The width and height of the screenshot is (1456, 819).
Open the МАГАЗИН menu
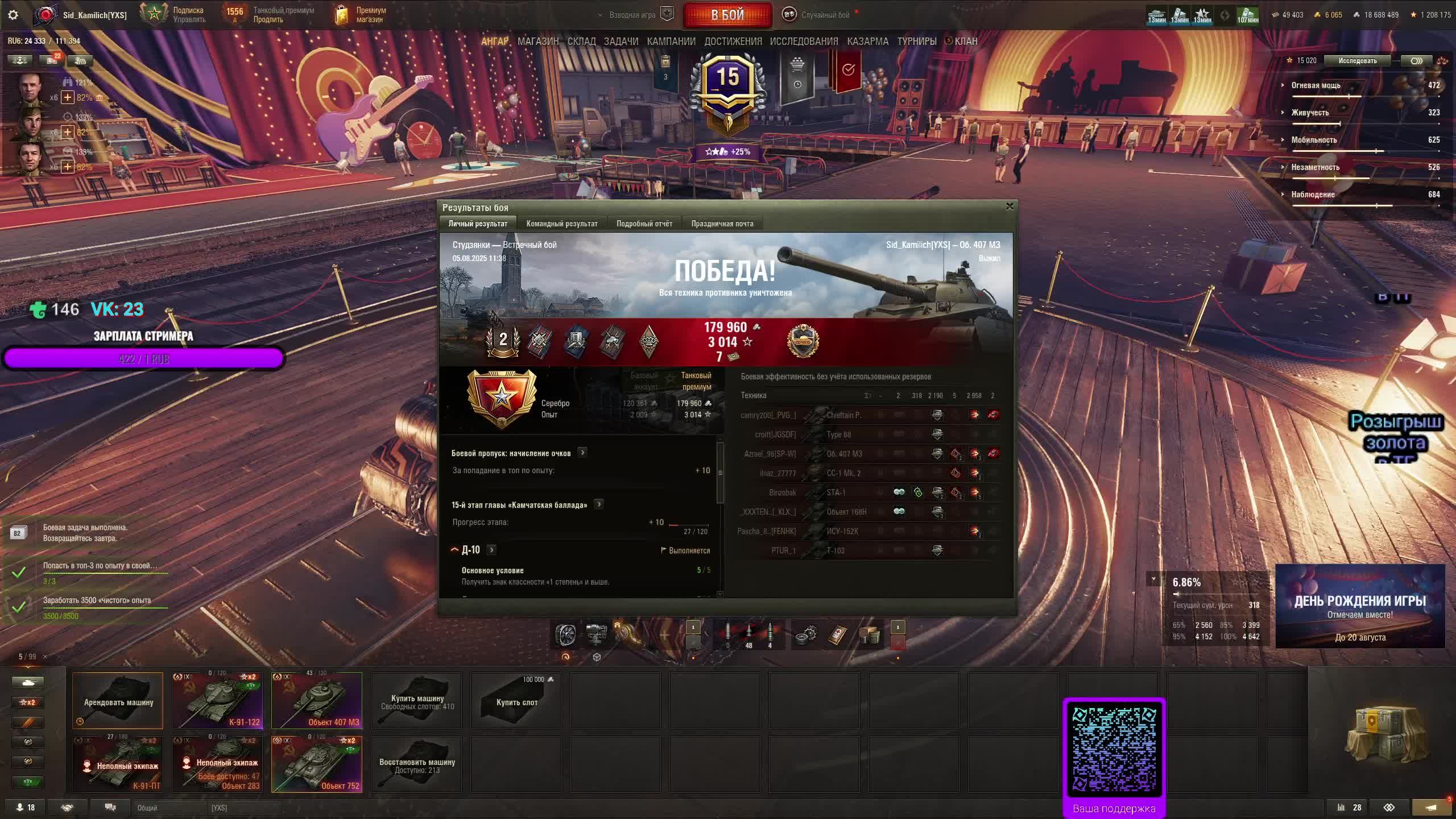(537, 41)
